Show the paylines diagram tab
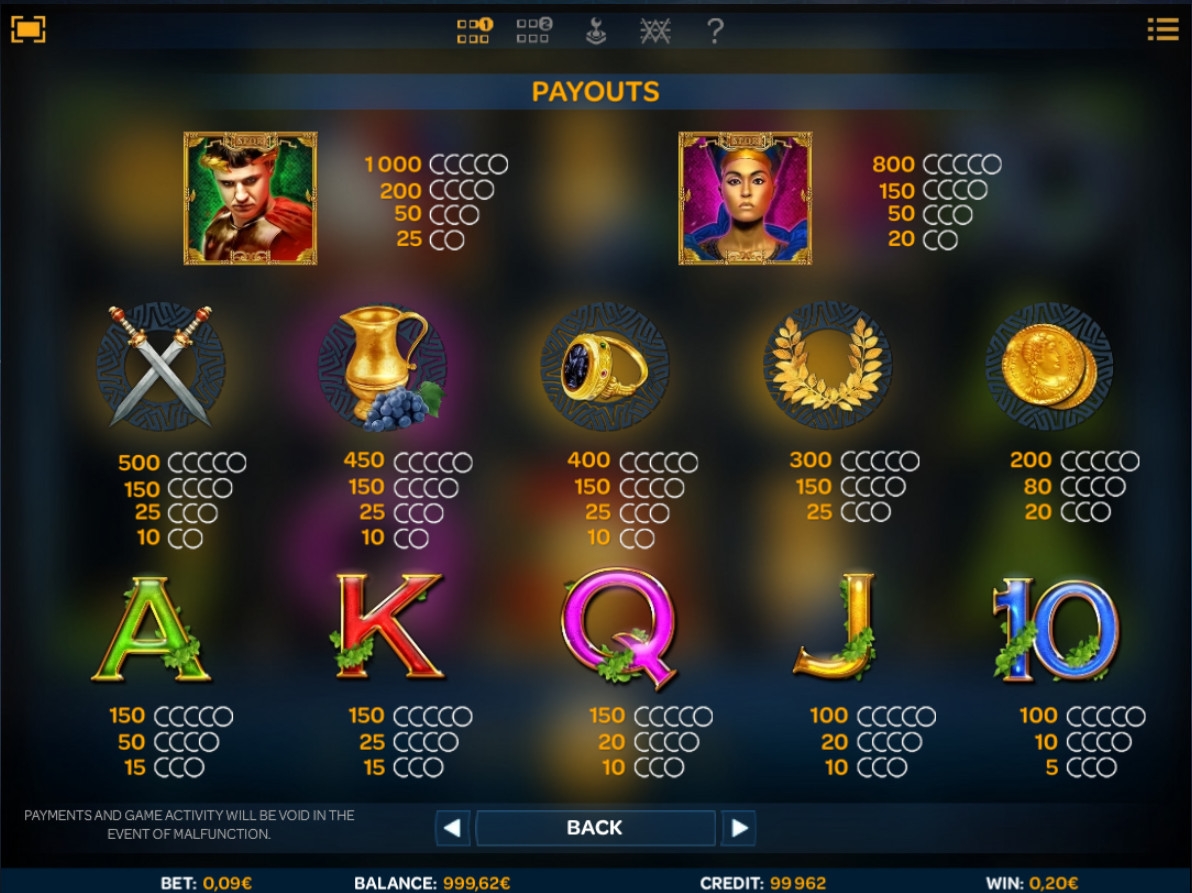Screen dimensions: 1192x893 [x=655, y=31]
